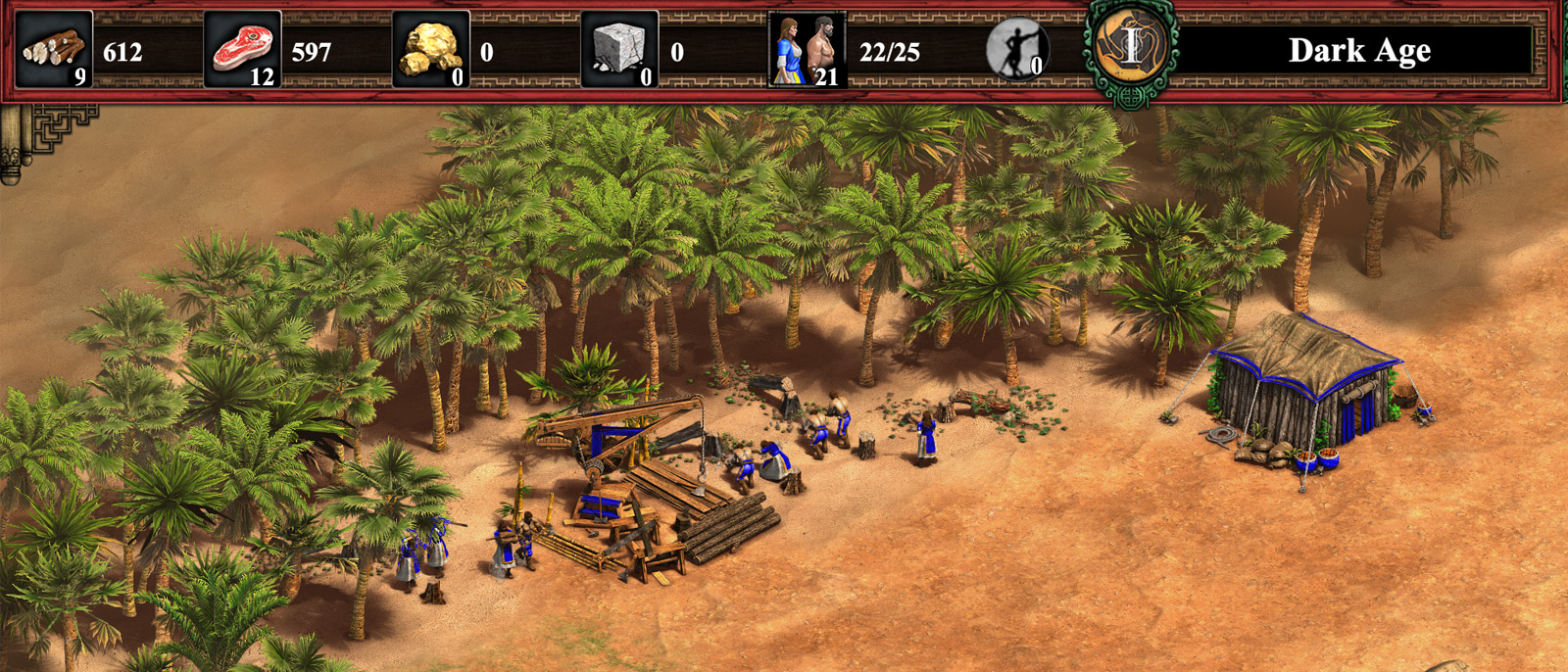Select idle villagers via the silhouette icon
This screenshot has width=1568, height=672.
pos(1016,49)
